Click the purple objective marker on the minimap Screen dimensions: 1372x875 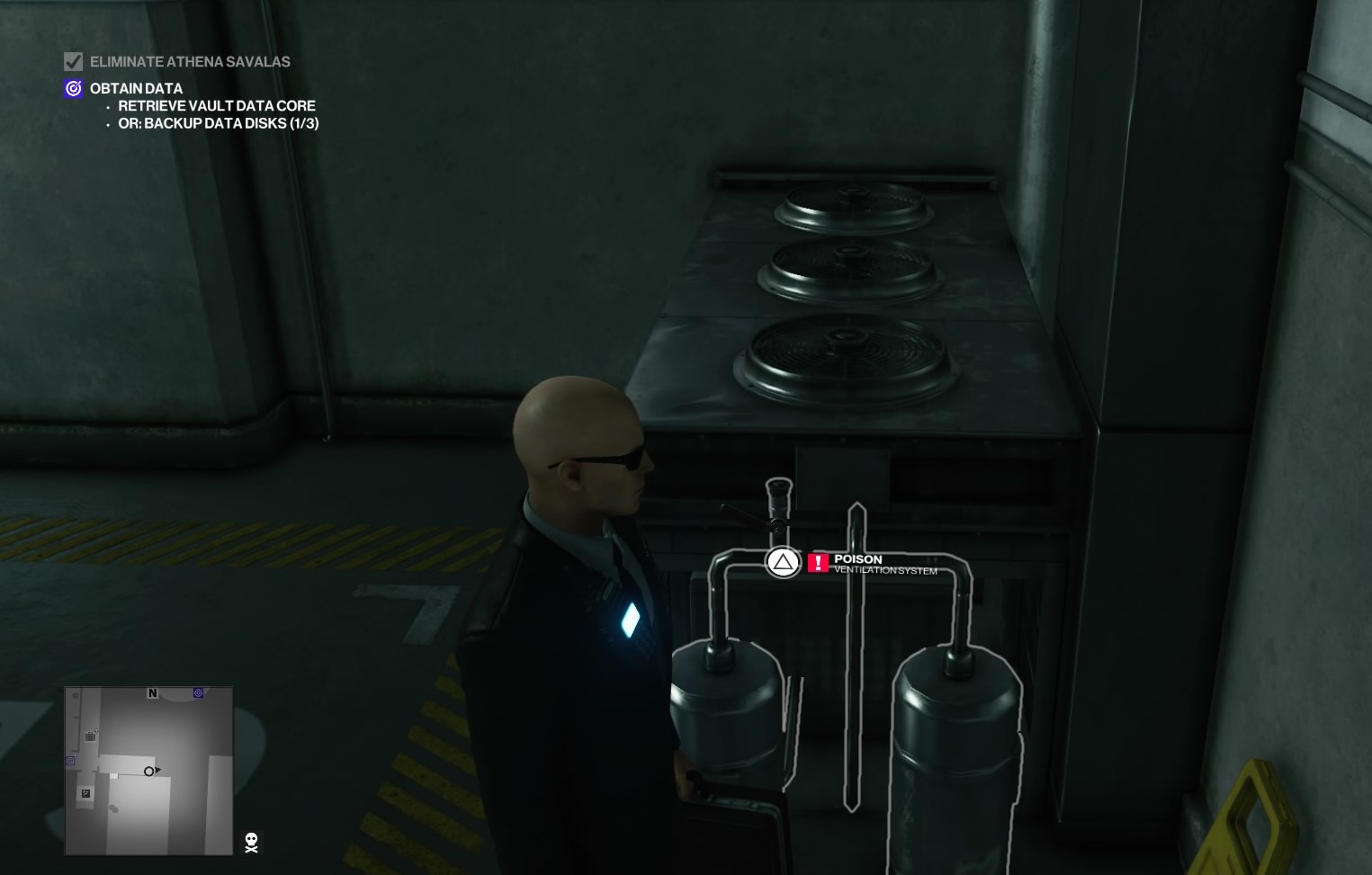[198, 692]
